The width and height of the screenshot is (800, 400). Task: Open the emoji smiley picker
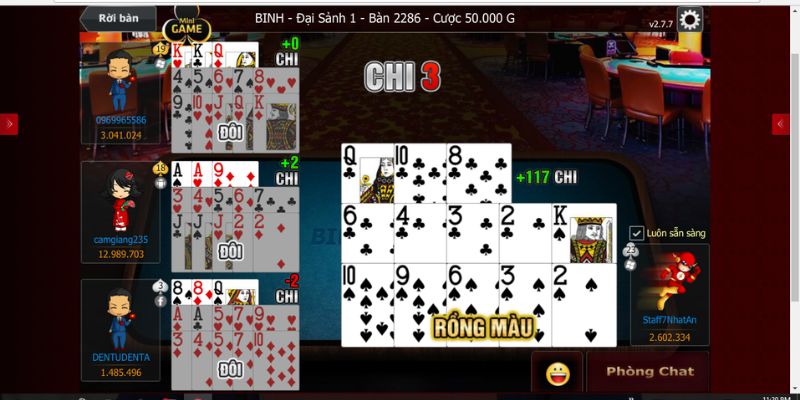coord(557,372)
